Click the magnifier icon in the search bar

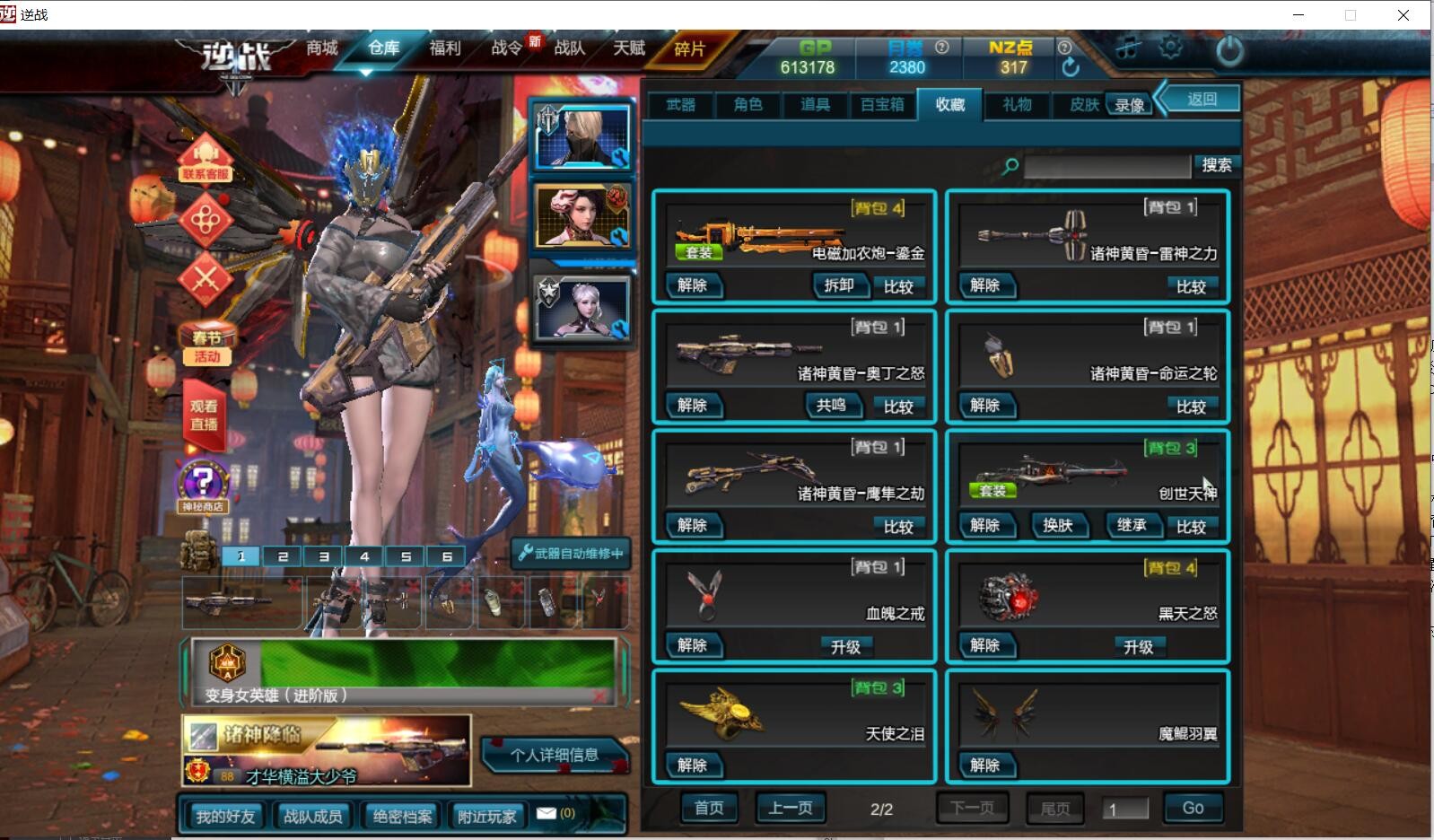[1012, 164]
